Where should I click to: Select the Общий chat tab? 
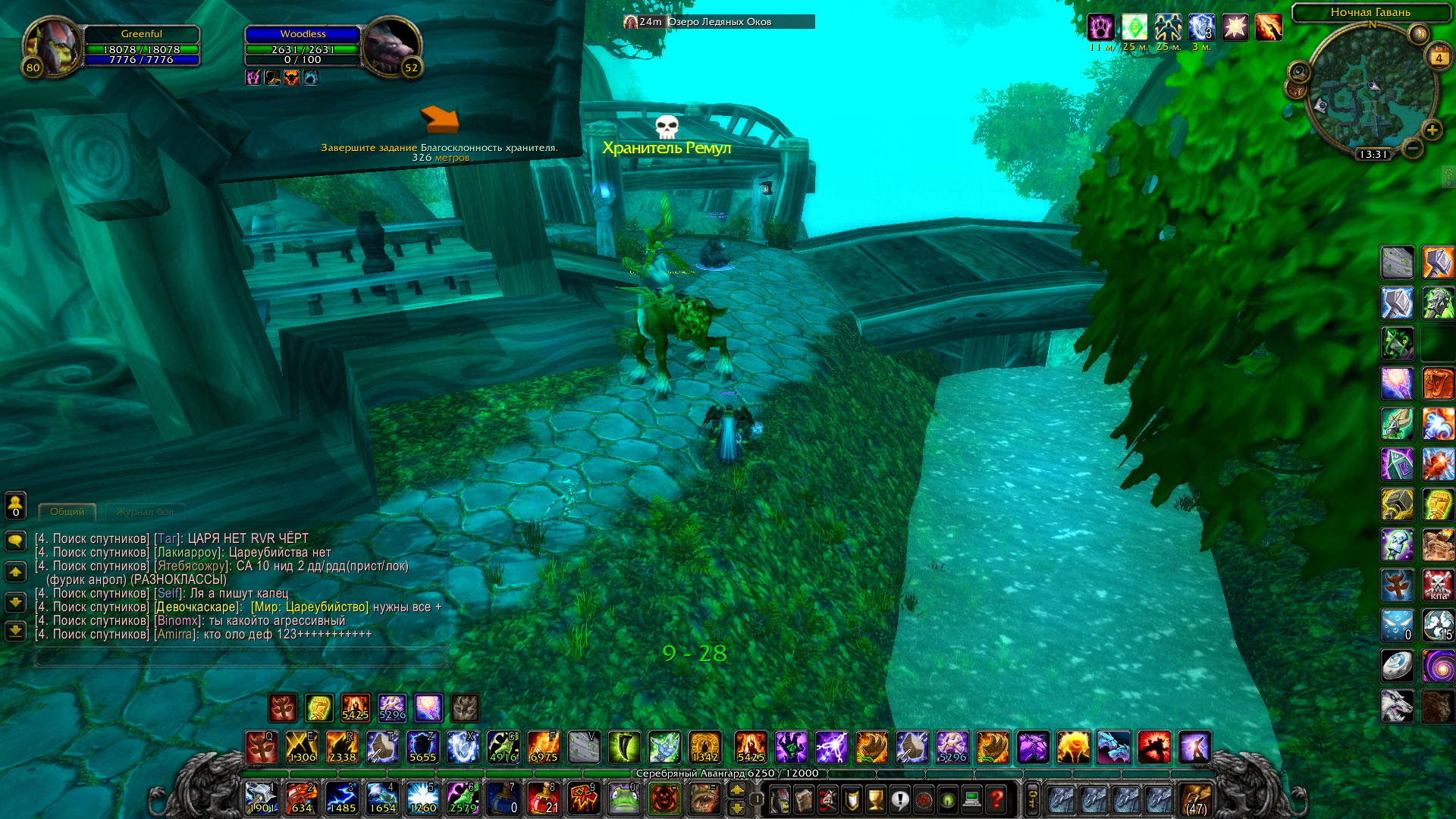(x=68, y=511)
